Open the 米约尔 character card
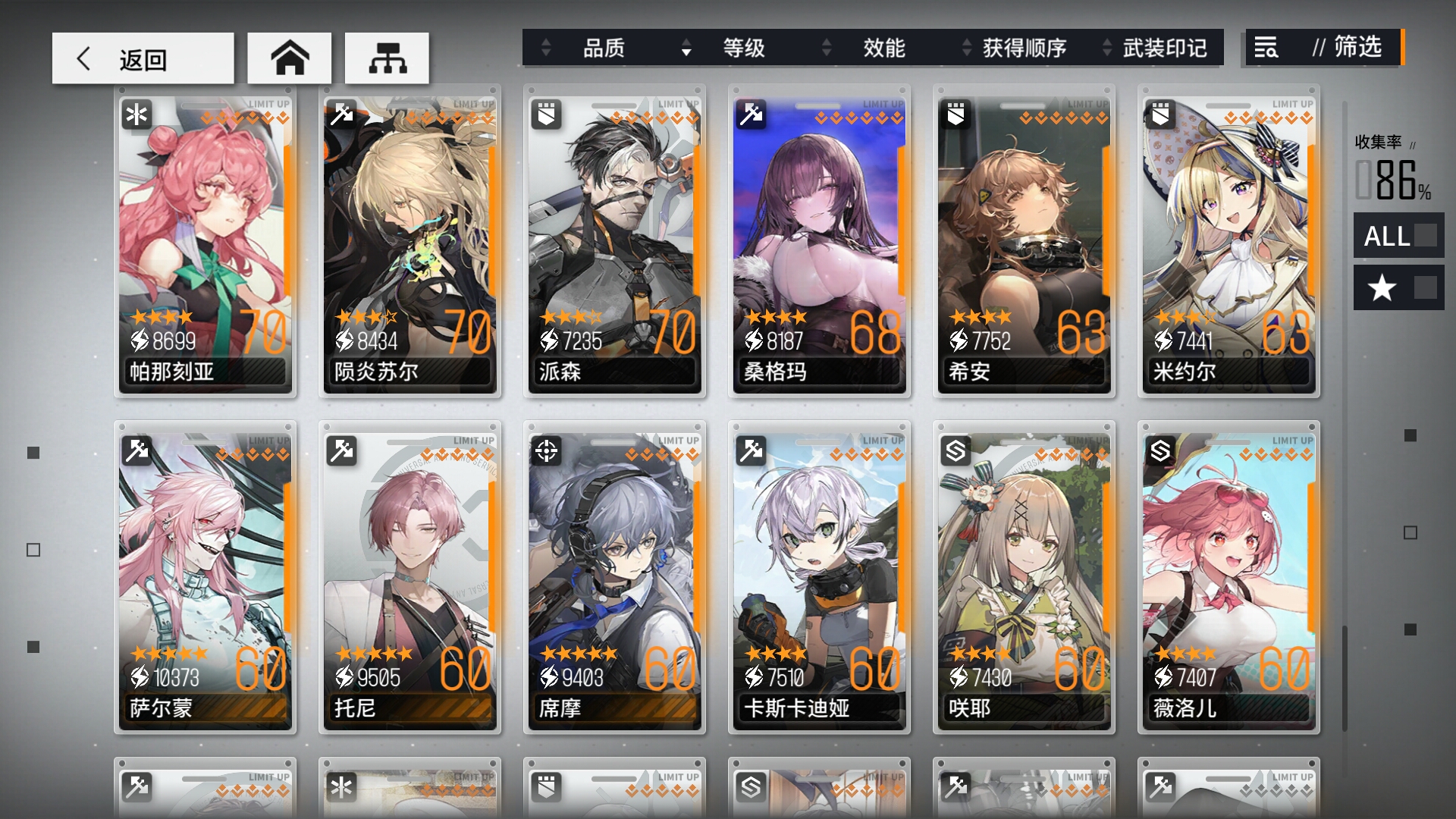This screenshot has width=1456, height=819. click(x=1229, y=243)
